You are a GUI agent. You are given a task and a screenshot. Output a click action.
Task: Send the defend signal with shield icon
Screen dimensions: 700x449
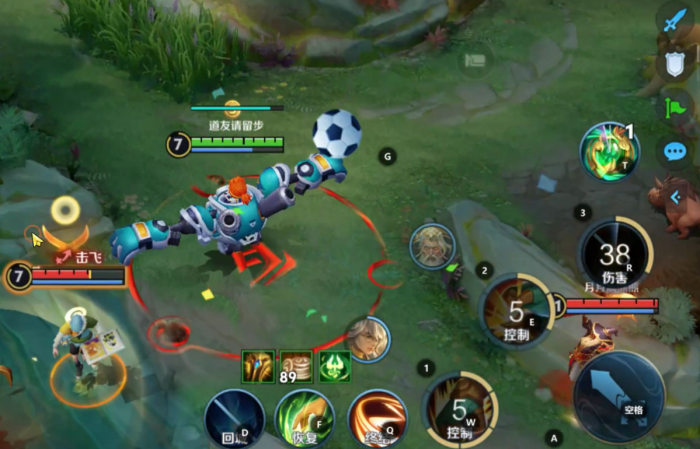point(675,65)
